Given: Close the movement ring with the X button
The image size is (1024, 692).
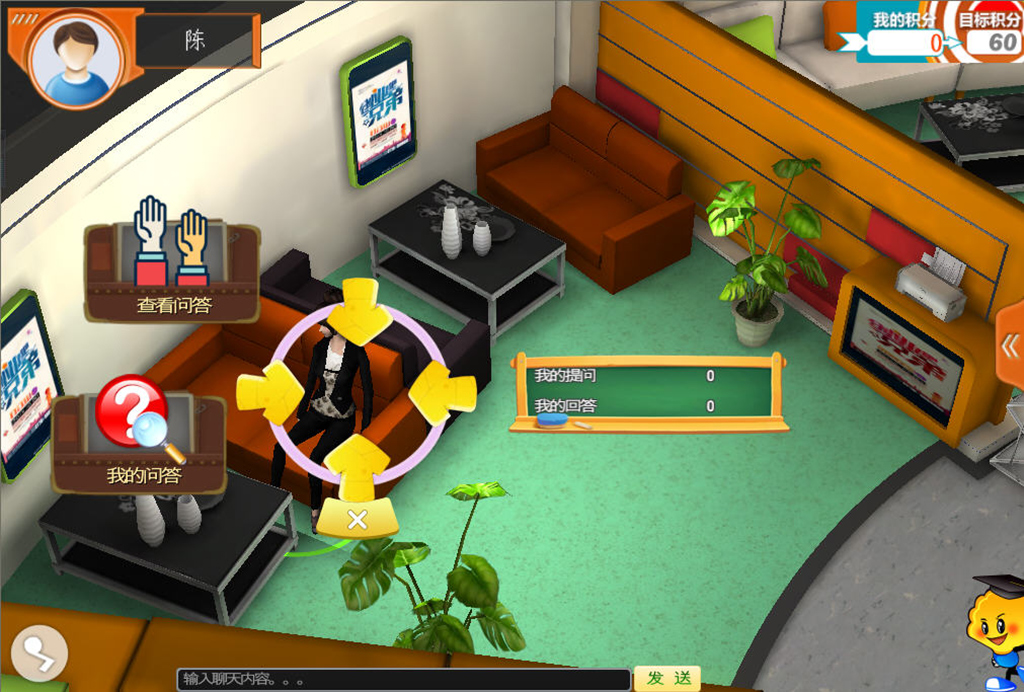Looking at the screenshot, I should [358, 520].
